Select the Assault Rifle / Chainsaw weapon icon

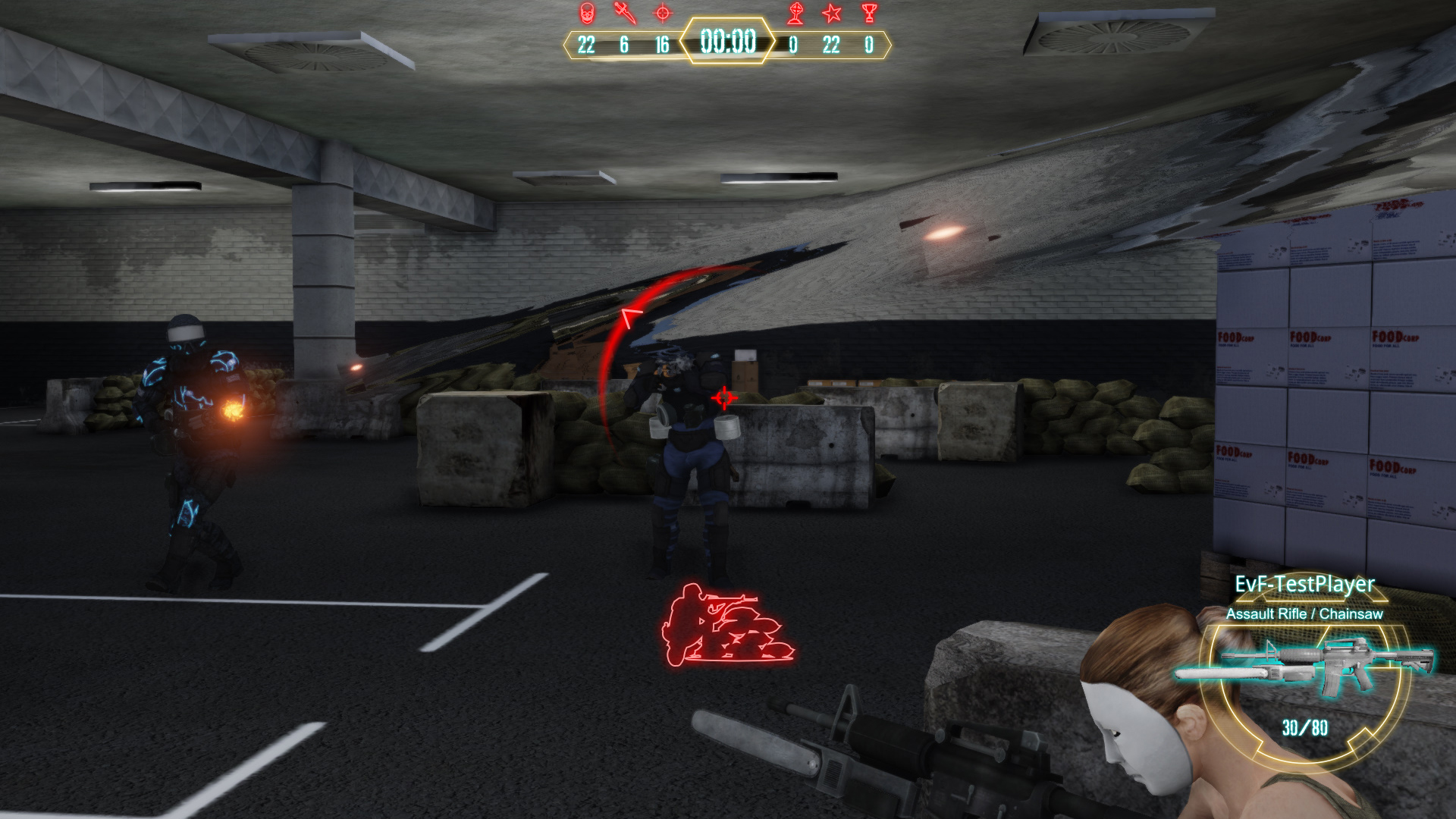1304,666
